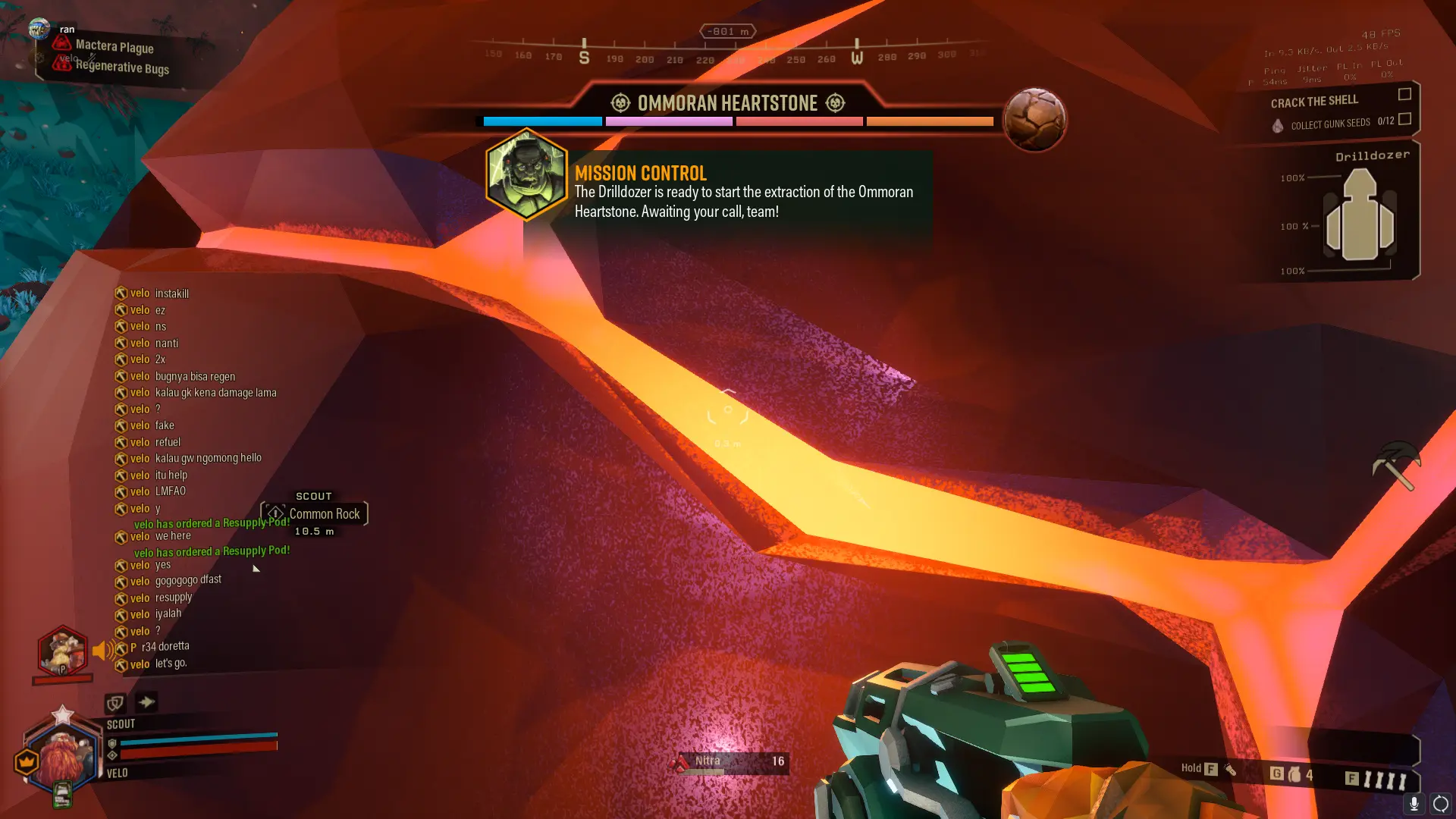Click the overlapping shields perk icon
The height and width of the screenshot is (819, 1456).
point(115,703)
